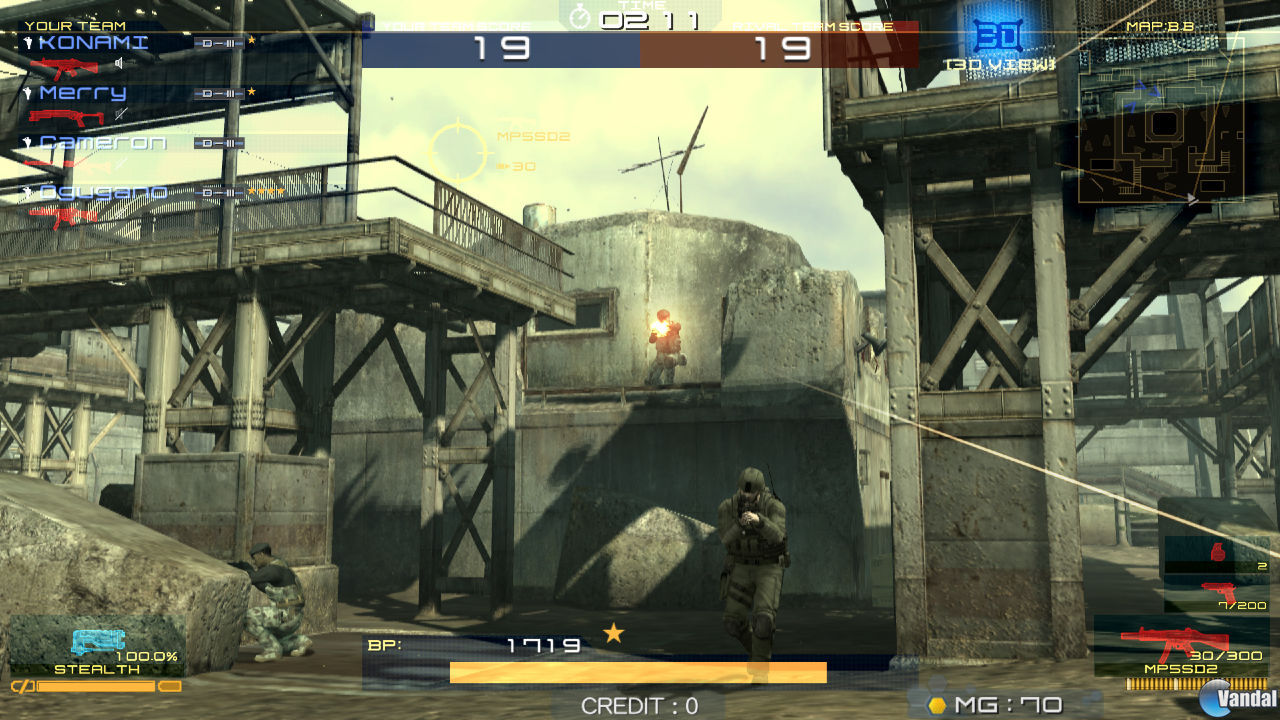Expand the D-III rank badge next to KONAMI
The height and width of the screenshot is (720, 1280).
[x=218, y=44]
